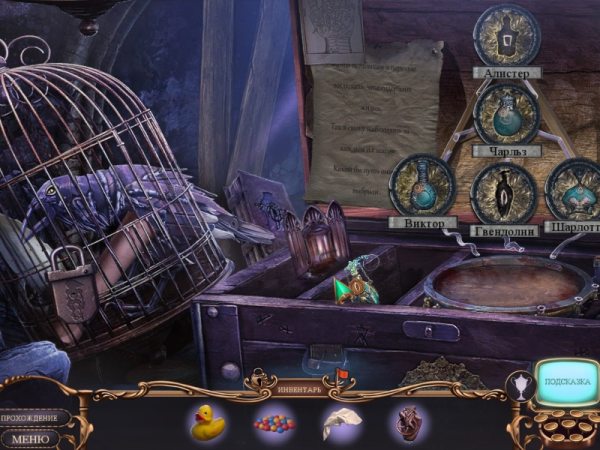Select the white cloth inventory item
Image resolution: width=600 pixels, height=450 pixels.
tap(340, 423)
